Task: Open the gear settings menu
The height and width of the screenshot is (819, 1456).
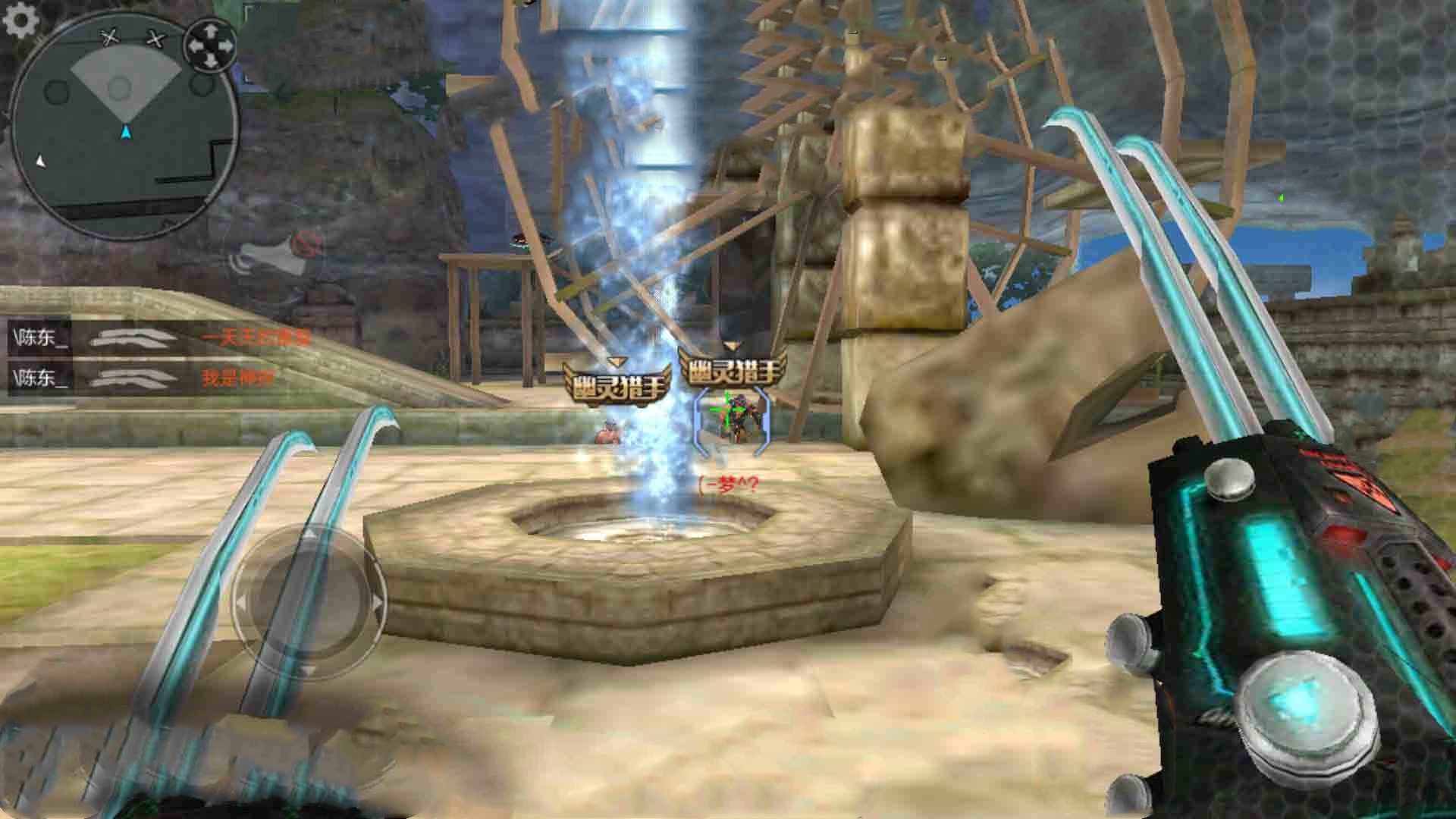Action: point(20,20)
